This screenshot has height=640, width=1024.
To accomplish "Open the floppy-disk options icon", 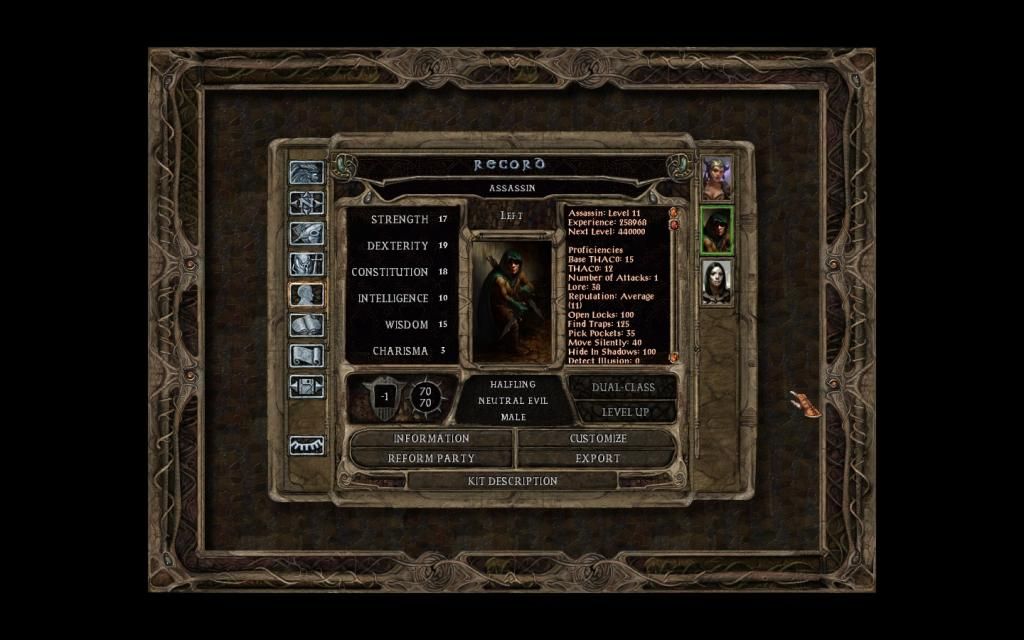I will [307, 386].
